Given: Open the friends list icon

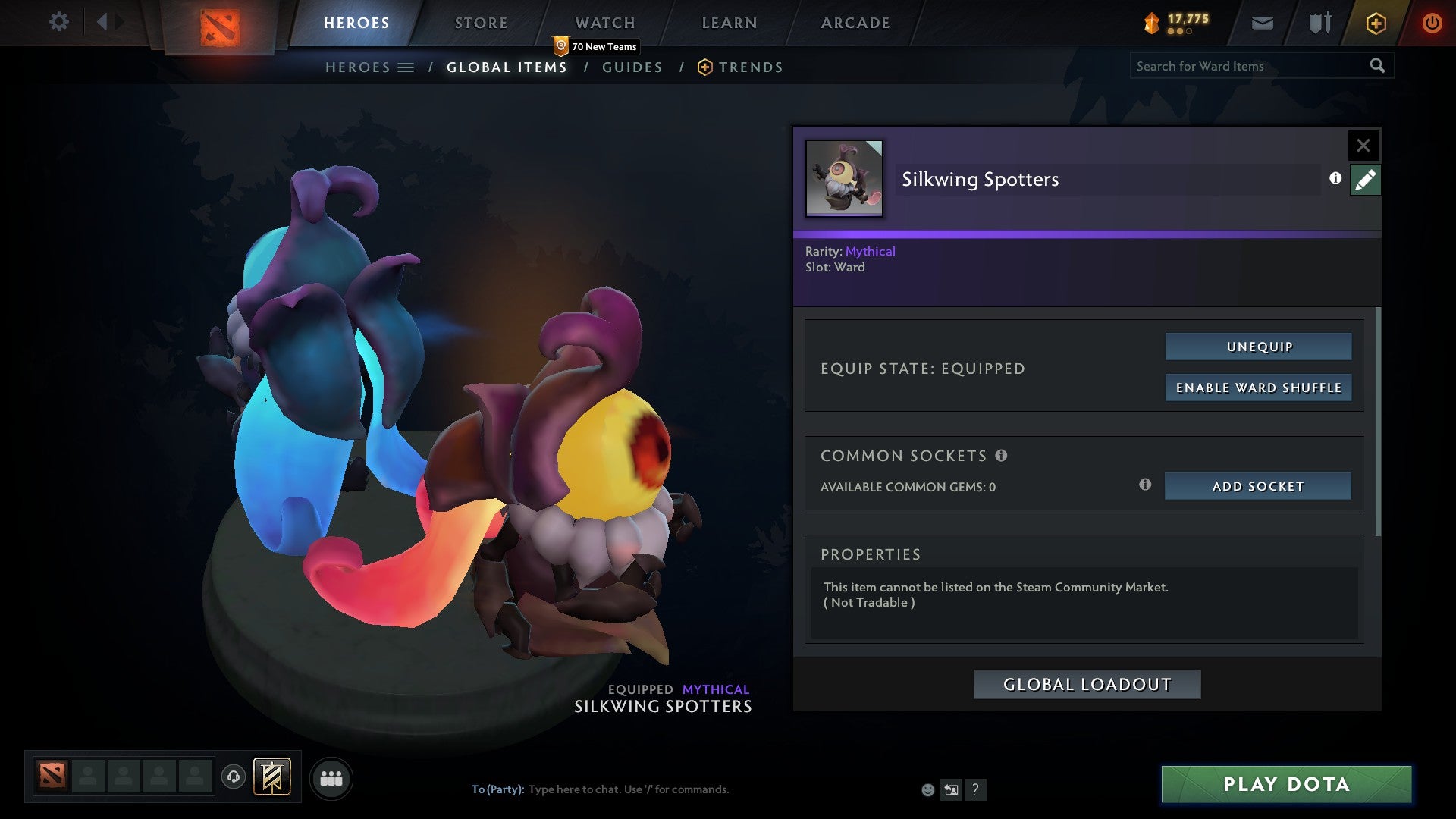Looking at the screenshot, I should 331,777.
